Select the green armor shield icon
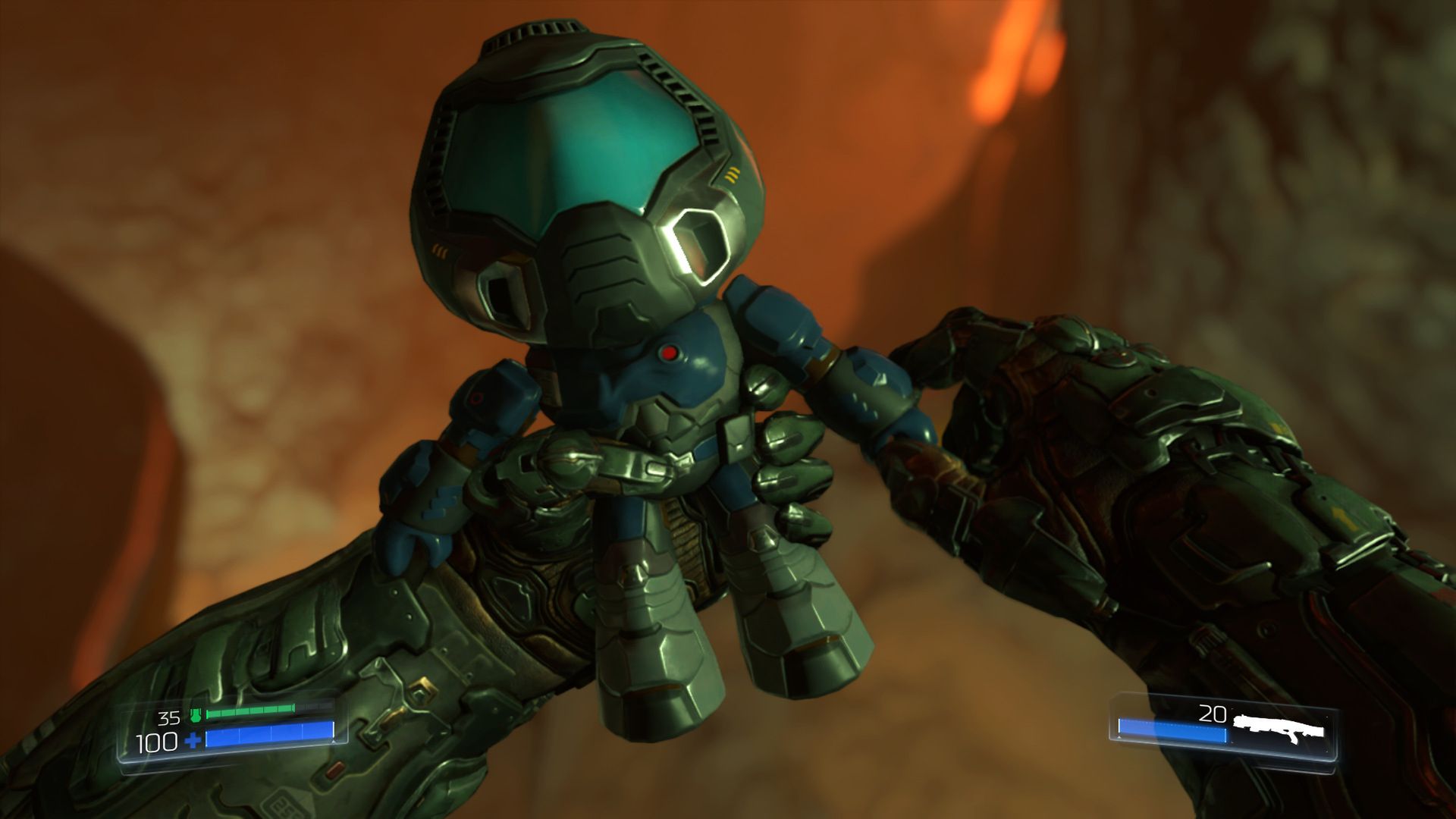This screenshot has width=1456, height=819. [196, 714]
